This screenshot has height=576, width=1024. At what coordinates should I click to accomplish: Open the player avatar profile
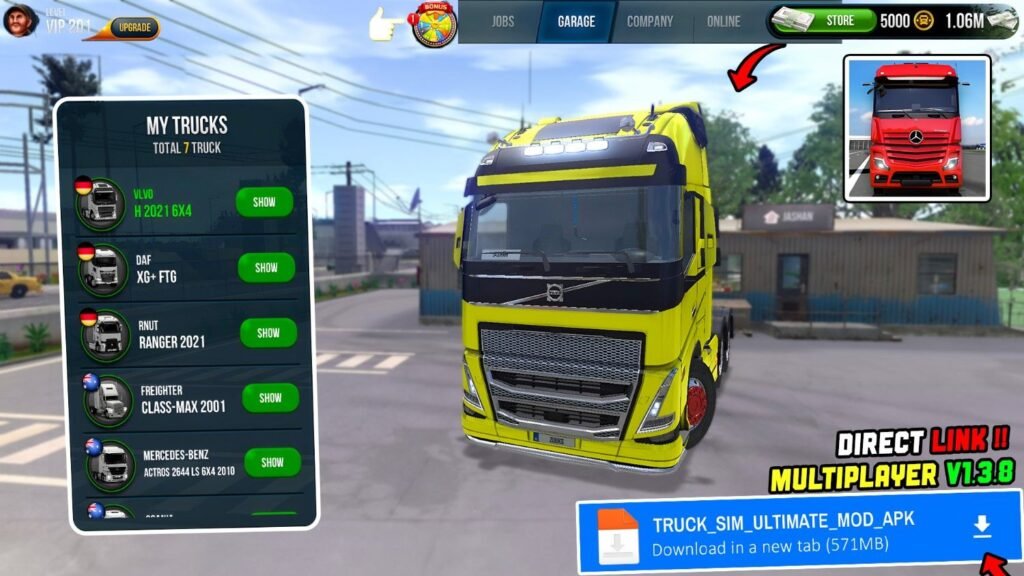(x=19, y=20)
